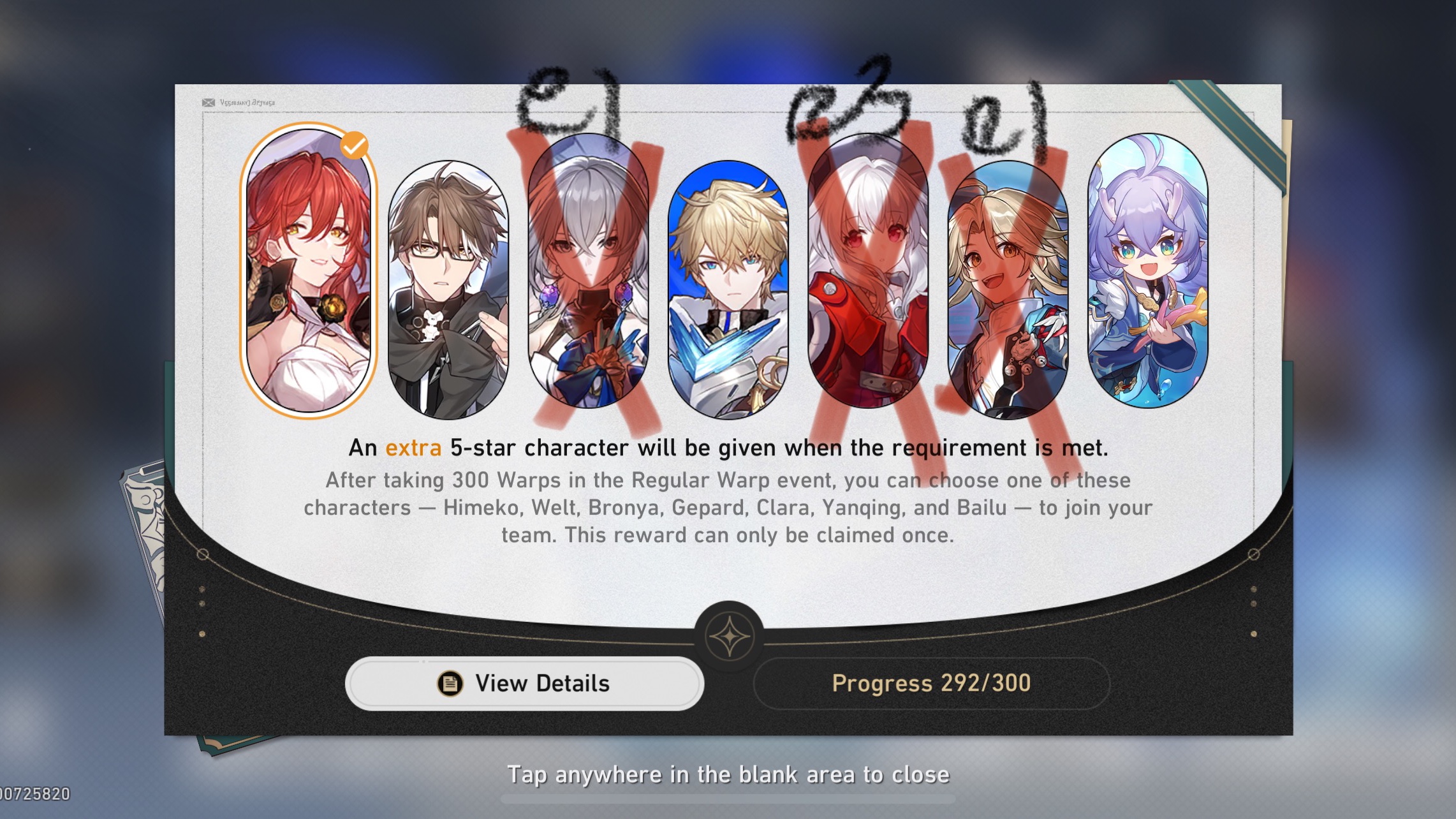Click the diamond emblem below the letter
Image resolution: width=1456 pixels, height=819 pixels.
(x=729, y=635)
